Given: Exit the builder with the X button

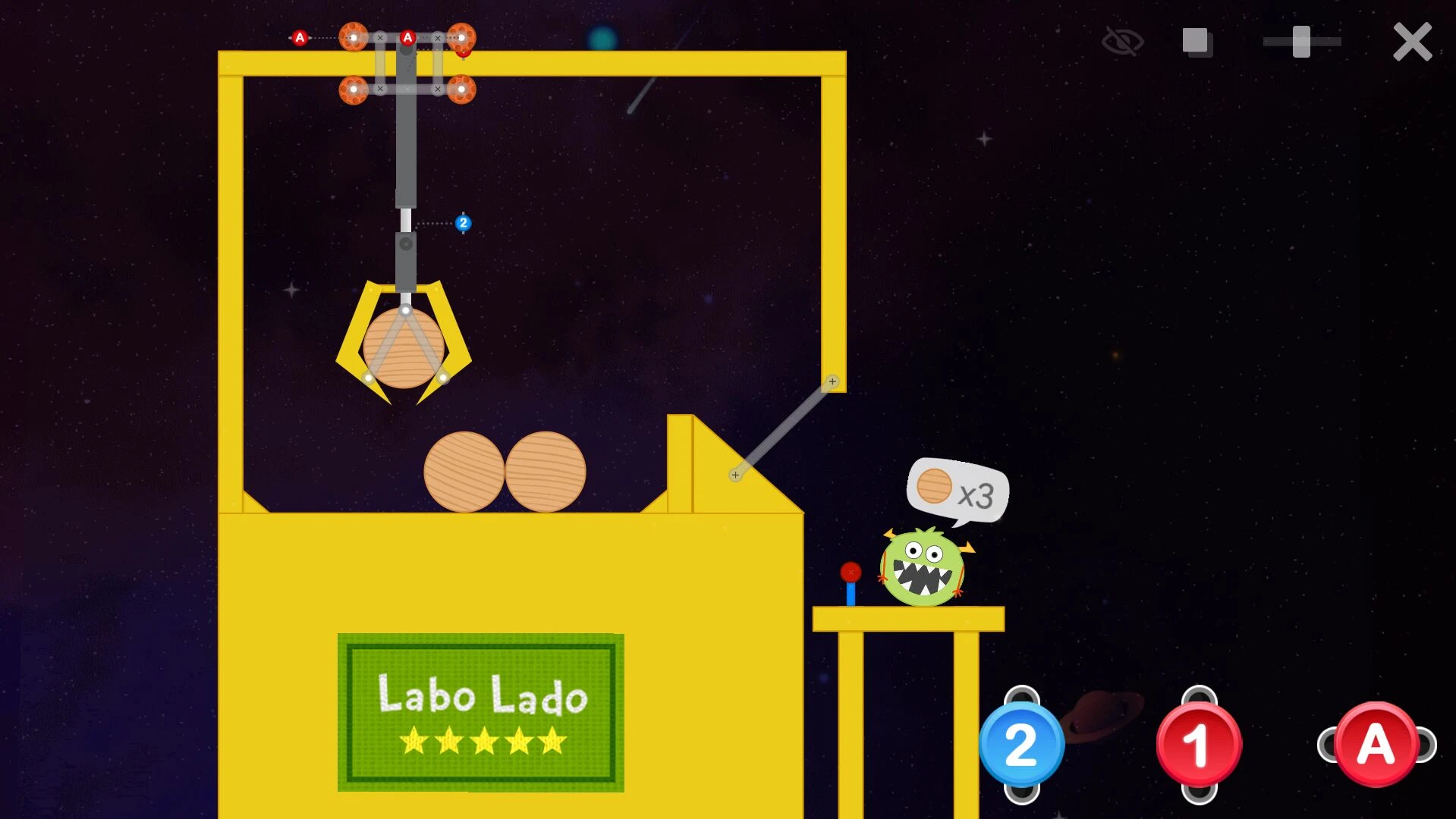Looking at the screenshot, I should coord(1411,42).
